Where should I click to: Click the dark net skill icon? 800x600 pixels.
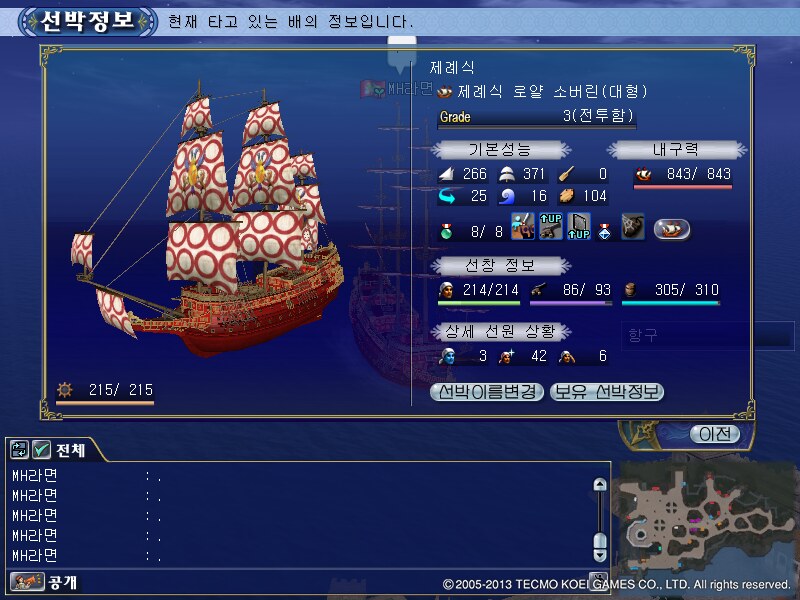click(632, 228)
